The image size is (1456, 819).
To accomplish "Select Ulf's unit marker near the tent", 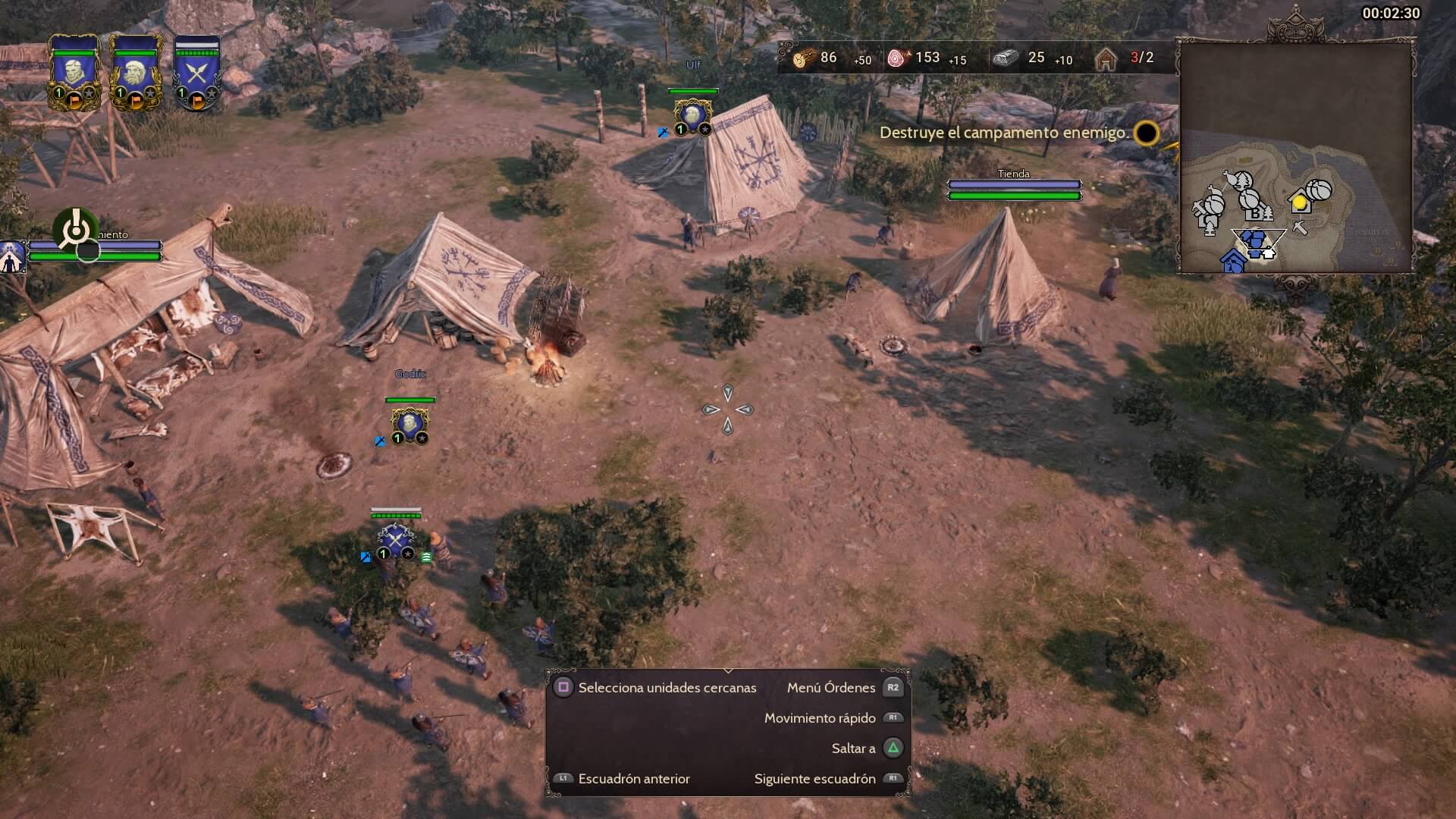I will click(692, 115).
